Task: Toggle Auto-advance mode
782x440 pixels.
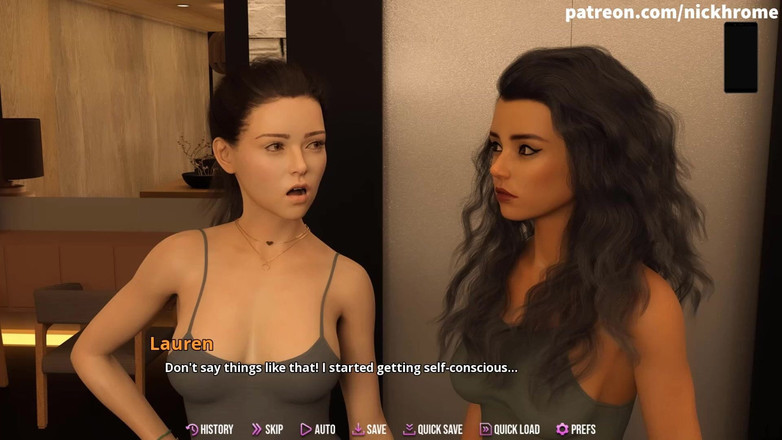Action: (318, 429)
